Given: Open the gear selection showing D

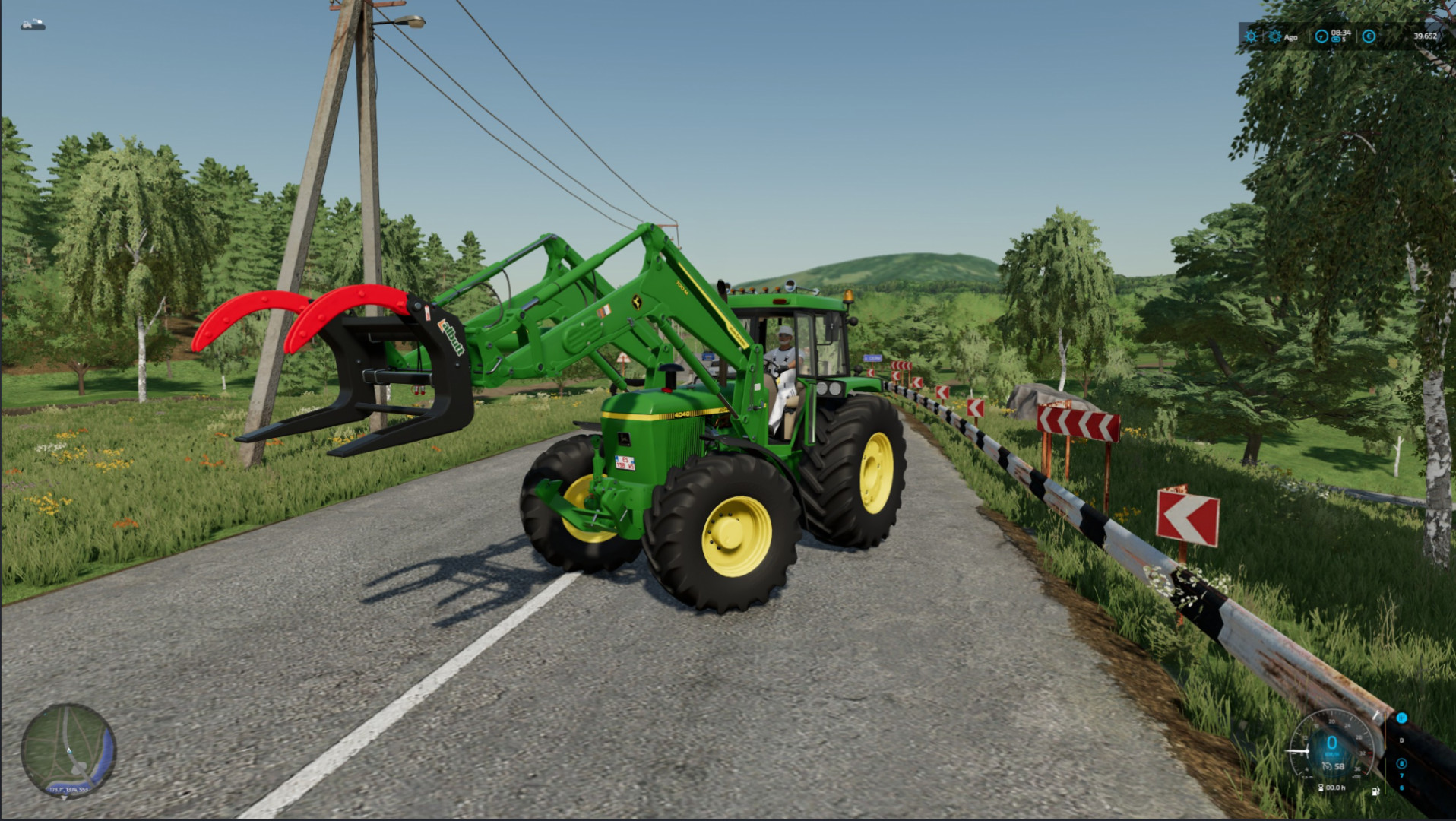Looking at the screenshot, I should tap(1402, 740).
